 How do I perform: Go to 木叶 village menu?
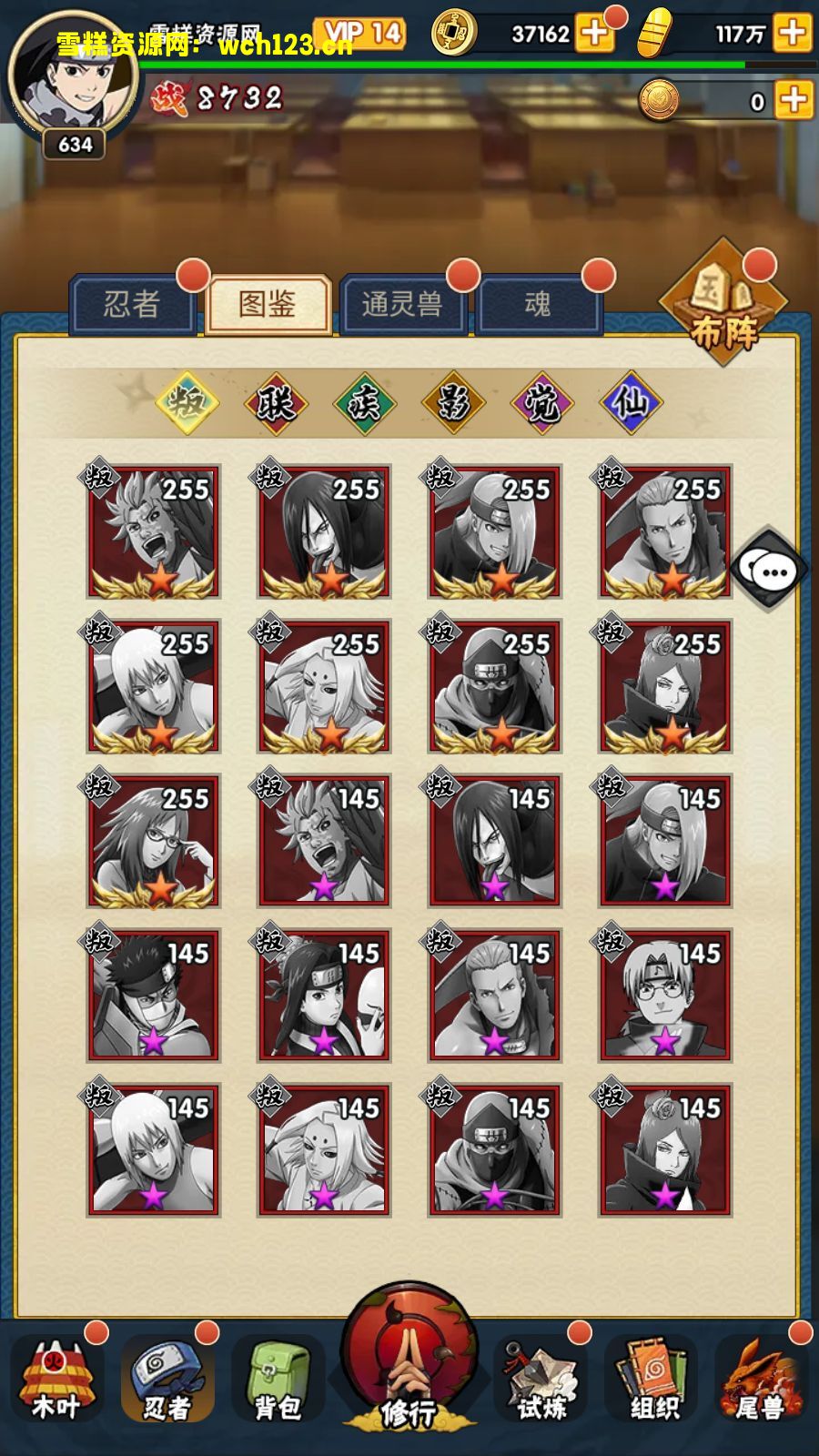coord(56,1380)
